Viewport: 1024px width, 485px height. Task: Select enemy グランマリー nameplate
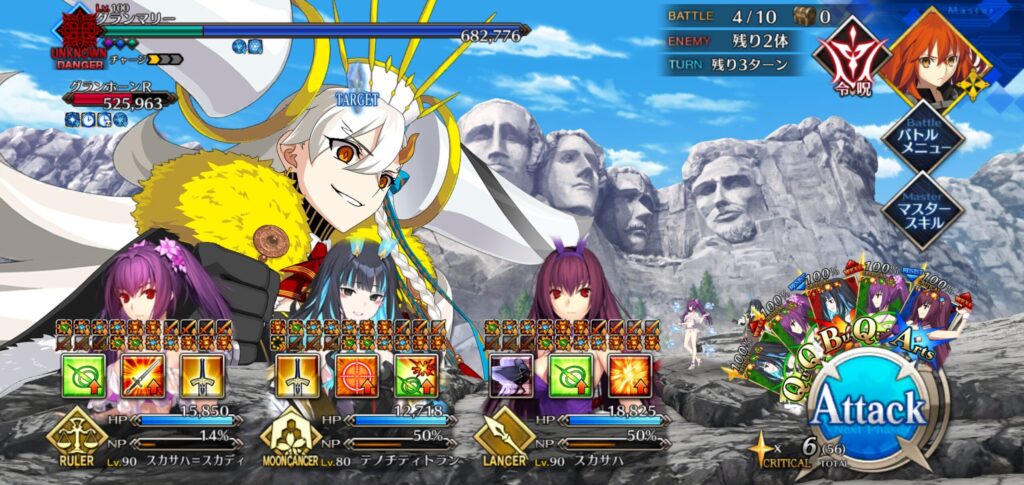click(x=140, y=20)
